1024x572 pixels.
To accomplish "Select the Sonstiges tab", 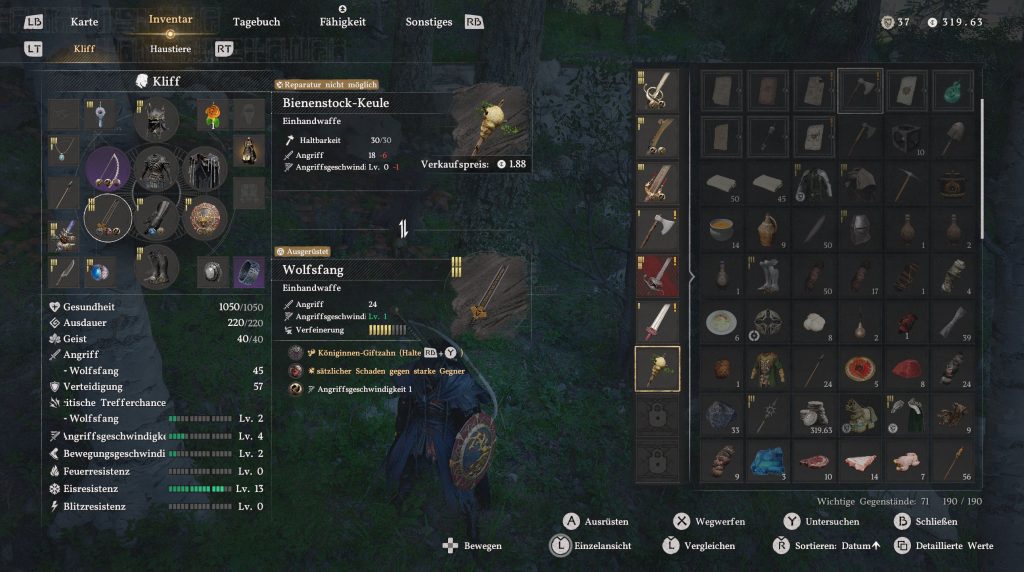I will [429, 22].
